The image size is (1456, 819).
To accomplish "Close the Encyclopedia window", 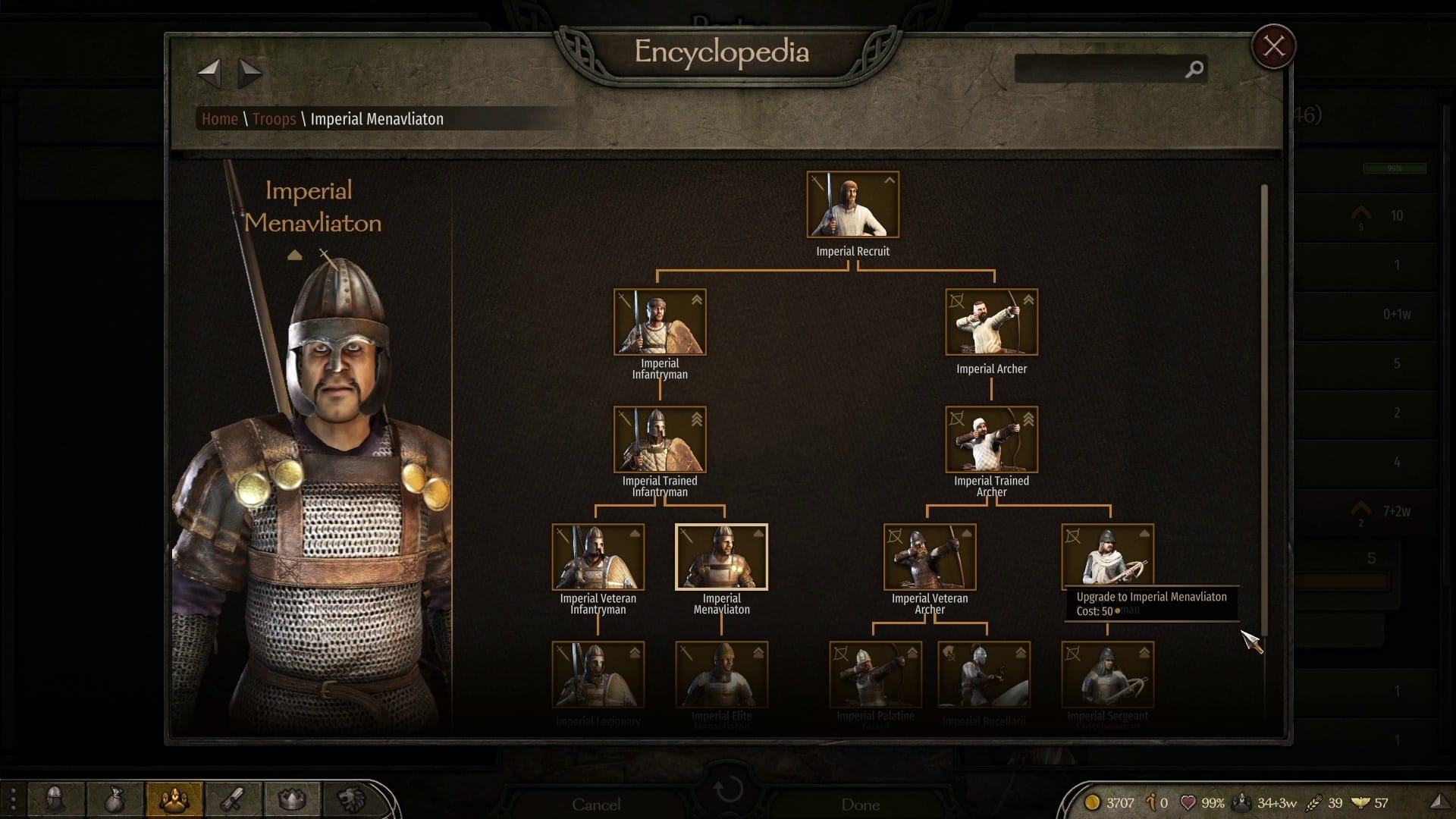I will [x=1273, y=47].
